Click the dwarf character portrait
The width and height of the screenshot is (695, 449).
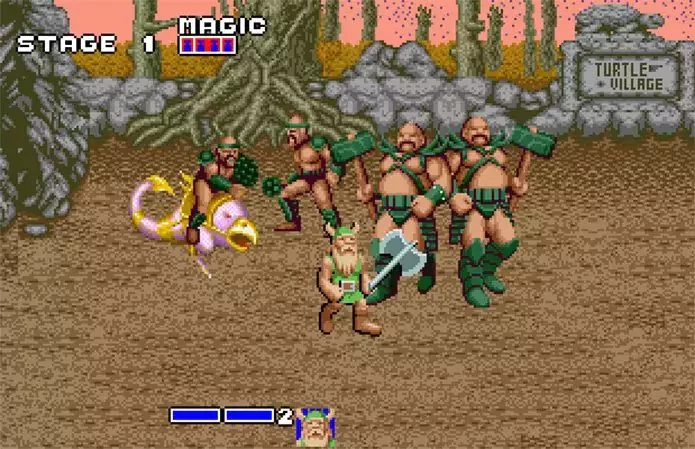[314, 426]
